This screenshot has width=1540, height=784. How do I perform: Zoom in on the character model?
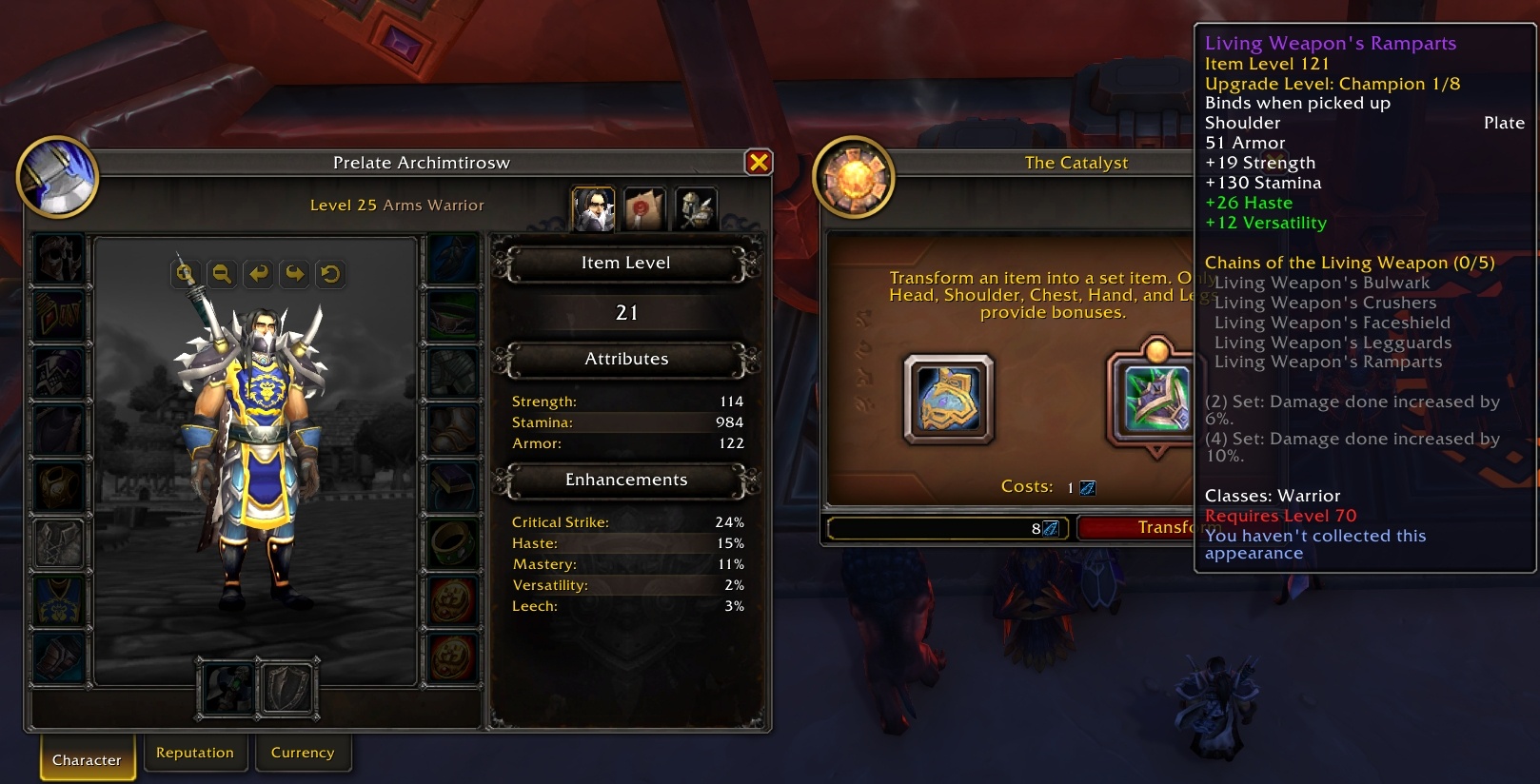(186, 274)
